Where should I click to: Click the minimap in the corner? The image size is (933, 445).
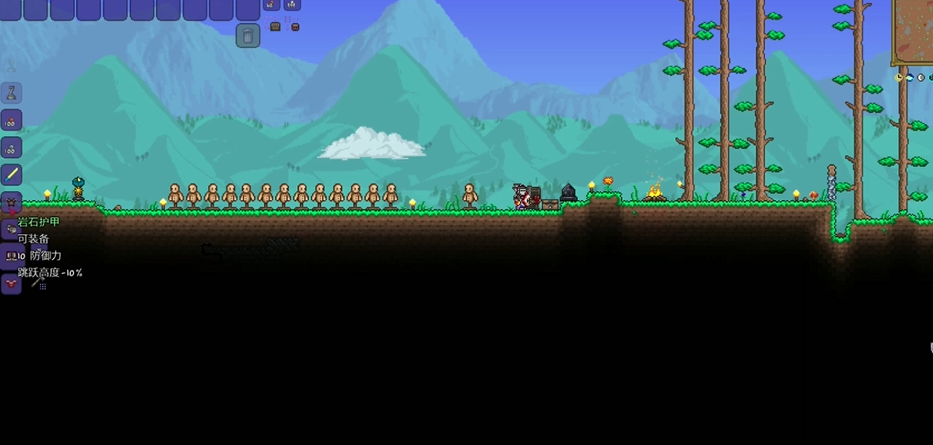913,30
